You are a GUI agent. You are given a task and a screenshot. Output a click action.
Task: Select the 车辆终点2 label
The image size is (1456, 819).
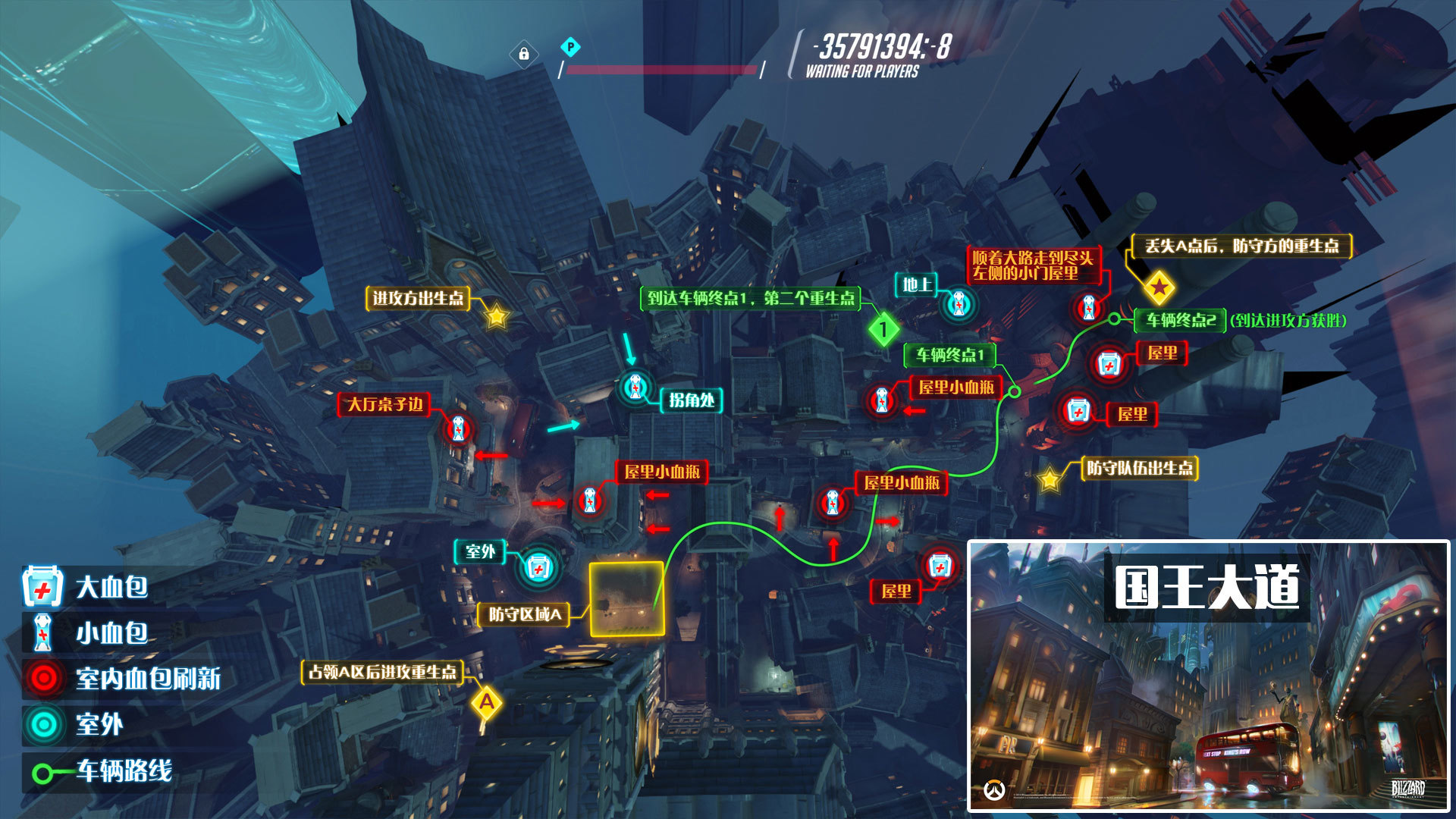tap(1180, 320)
